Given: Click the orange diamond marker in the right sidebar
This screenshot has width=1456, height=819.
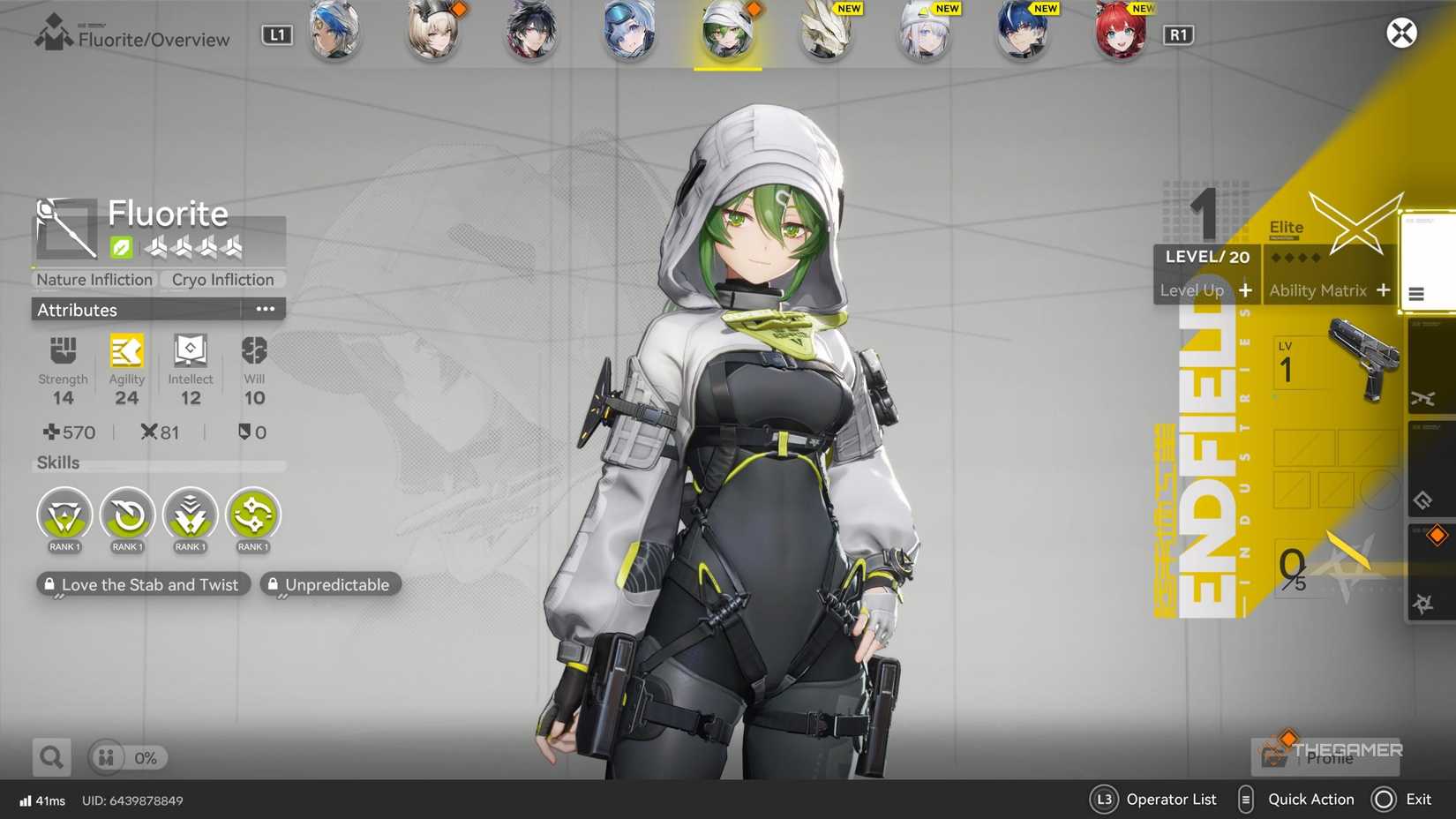Looking at the screenshot, I should click(x=1438, y=535).
